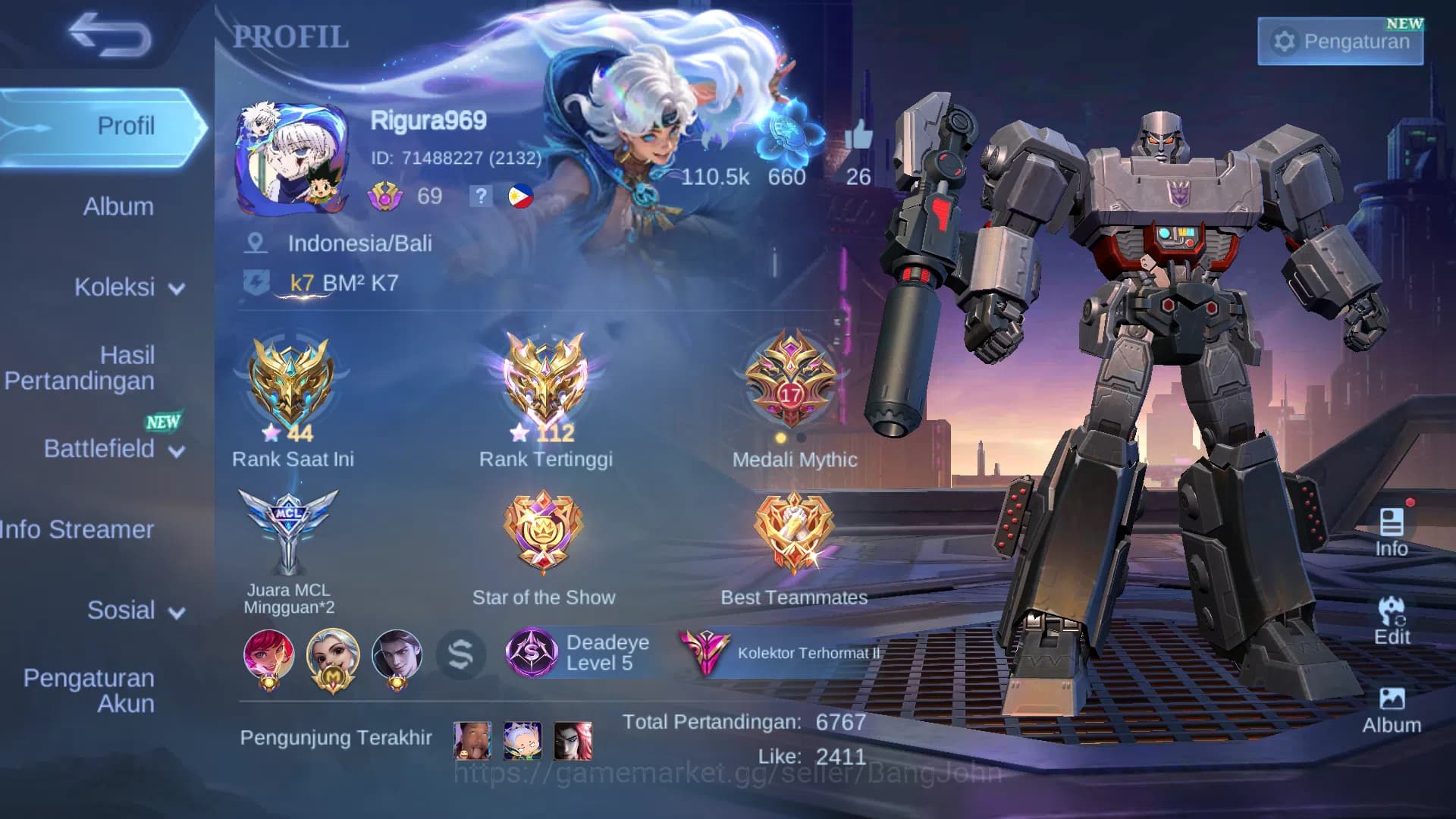Open the Pengaturan settings button
This screenshot has width=1456, height=819.
click(1339, 42)
